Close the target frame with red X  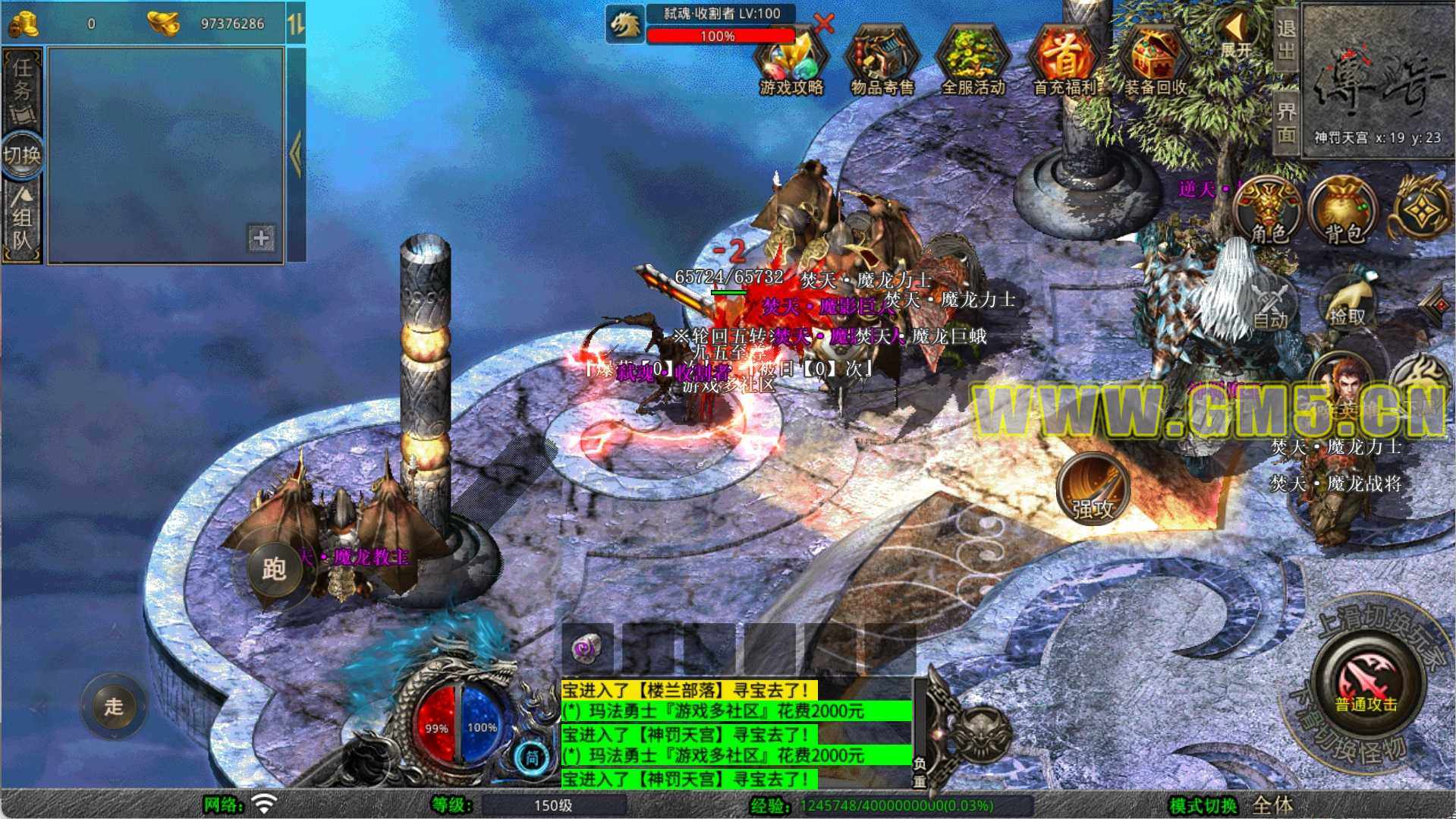click(824, 23)
